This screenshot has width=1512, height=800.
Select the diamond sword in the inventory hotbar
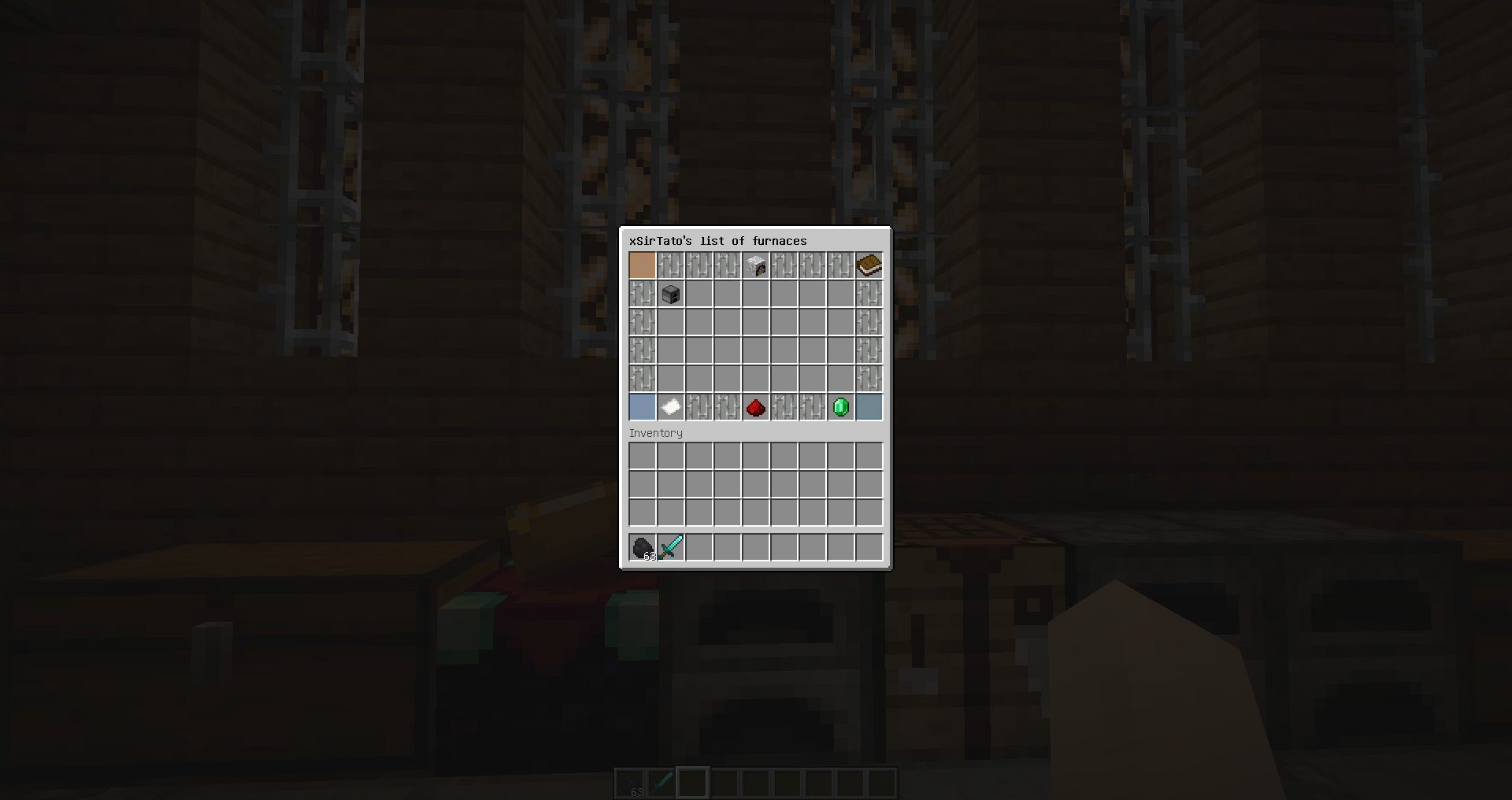(670, 547)
